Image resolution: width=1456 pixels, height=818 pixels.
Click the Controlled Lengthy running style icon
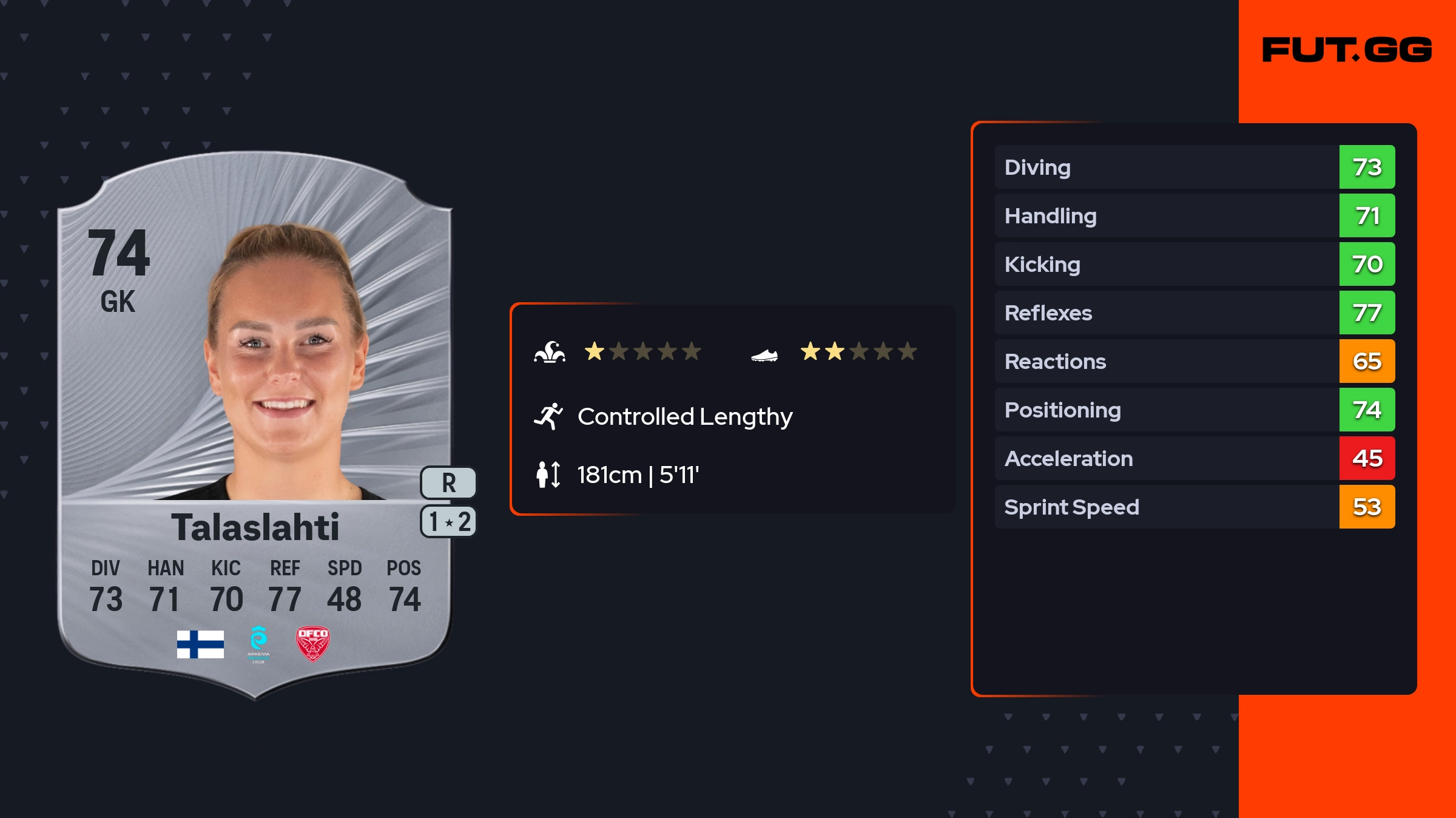tap(548, 416)
